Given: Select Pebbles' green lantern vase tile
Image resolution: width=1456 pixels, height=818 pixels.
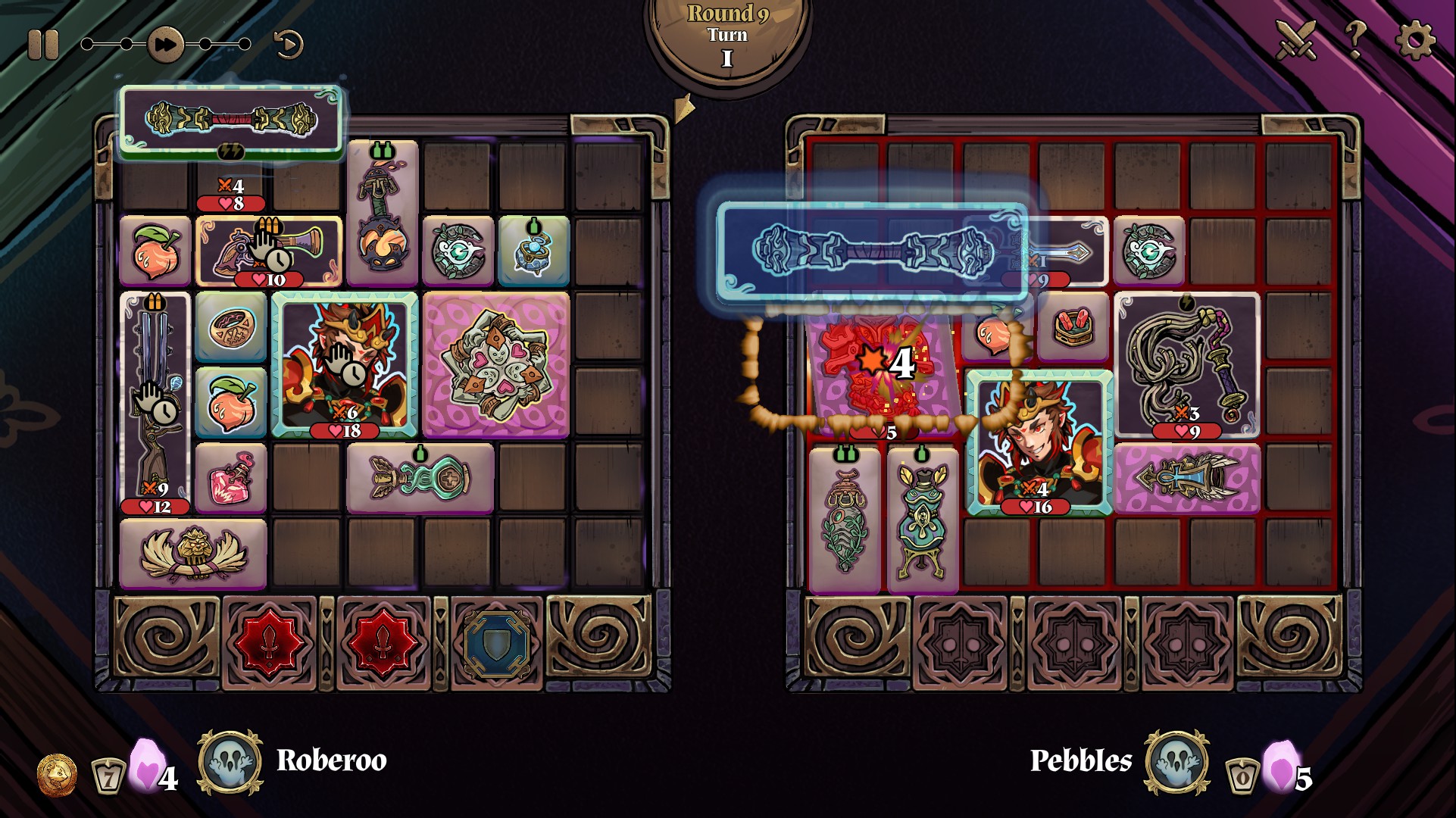Looking at the screenshot, I should coord(922,519).
